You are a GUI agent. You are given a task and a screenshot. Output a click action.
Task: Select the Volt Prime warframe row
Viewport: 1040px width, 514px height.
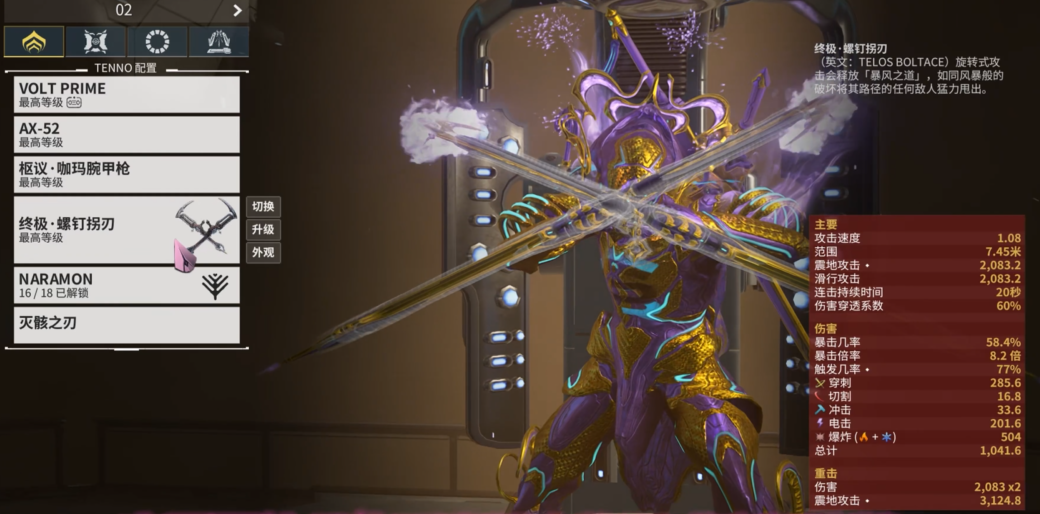tap(127, 94)
